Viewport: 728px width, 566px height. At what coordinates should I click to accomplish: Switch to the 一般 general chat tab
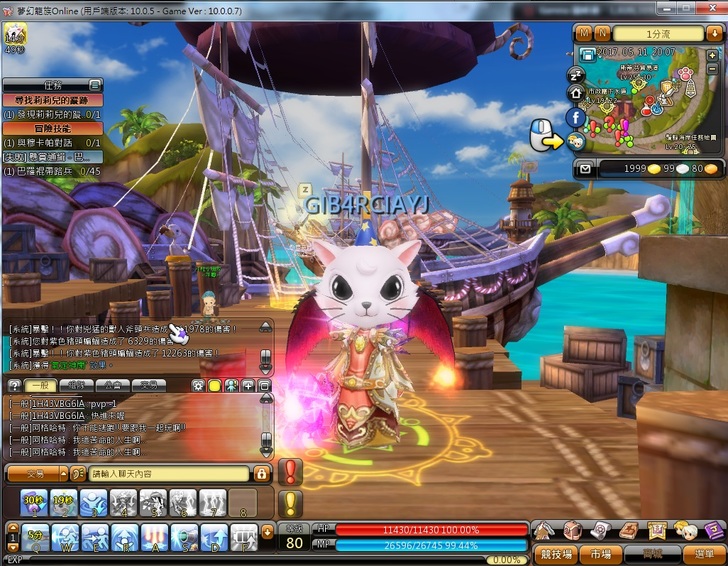tap(41, 385)
